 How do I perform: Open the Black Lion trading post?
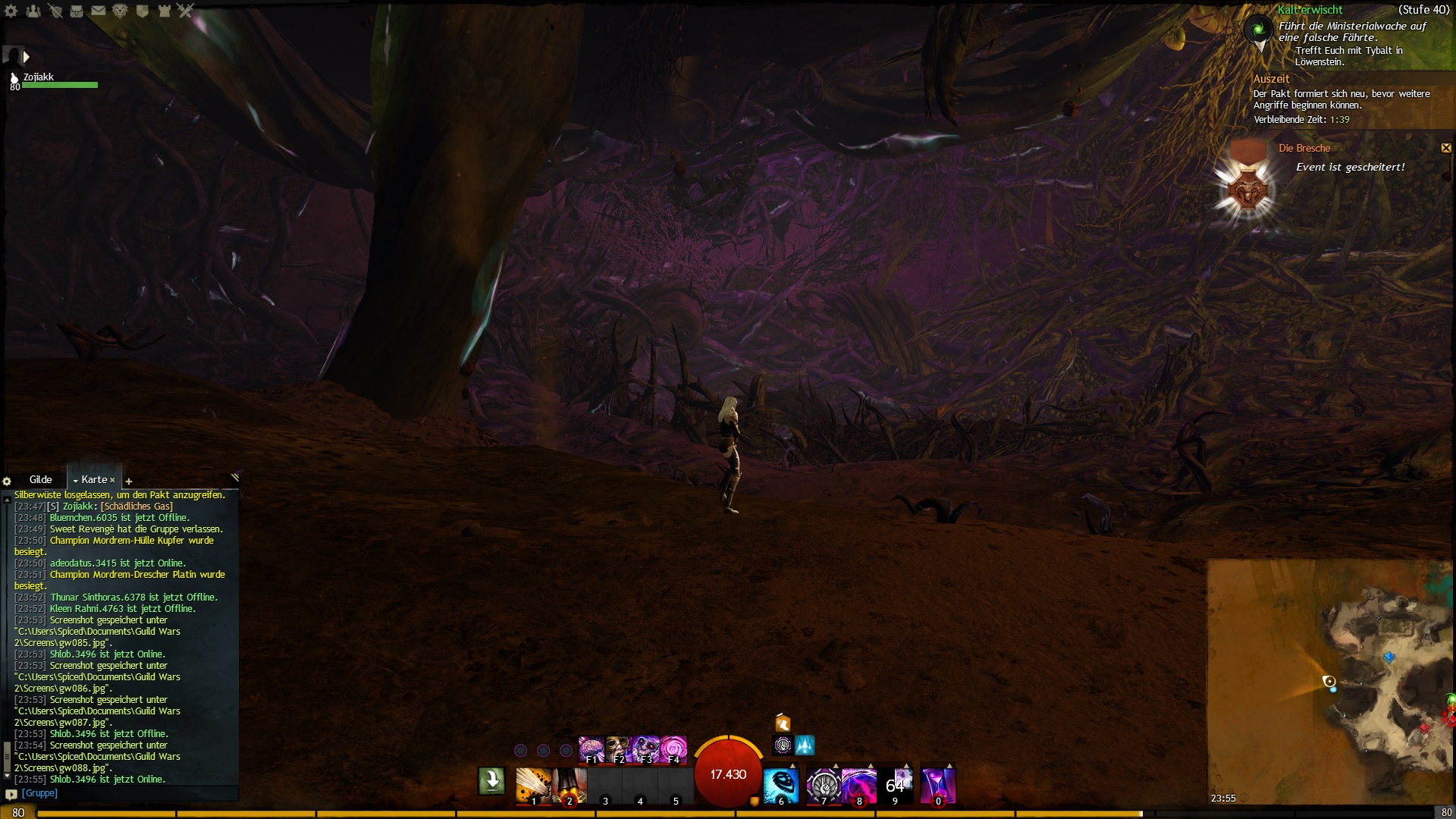pos(120,11)
